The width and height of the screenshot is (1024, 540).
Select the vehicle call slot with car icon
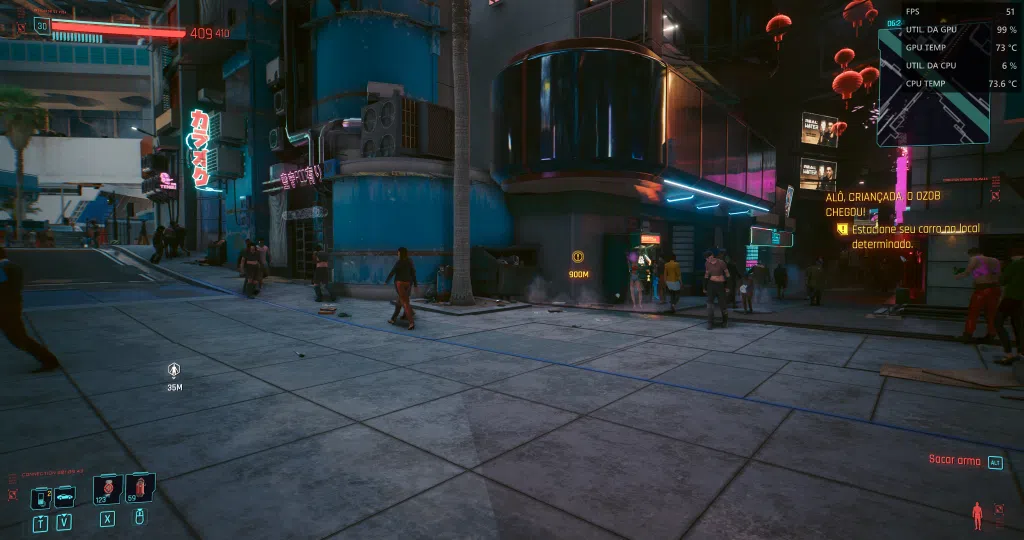tap(64, 497)
